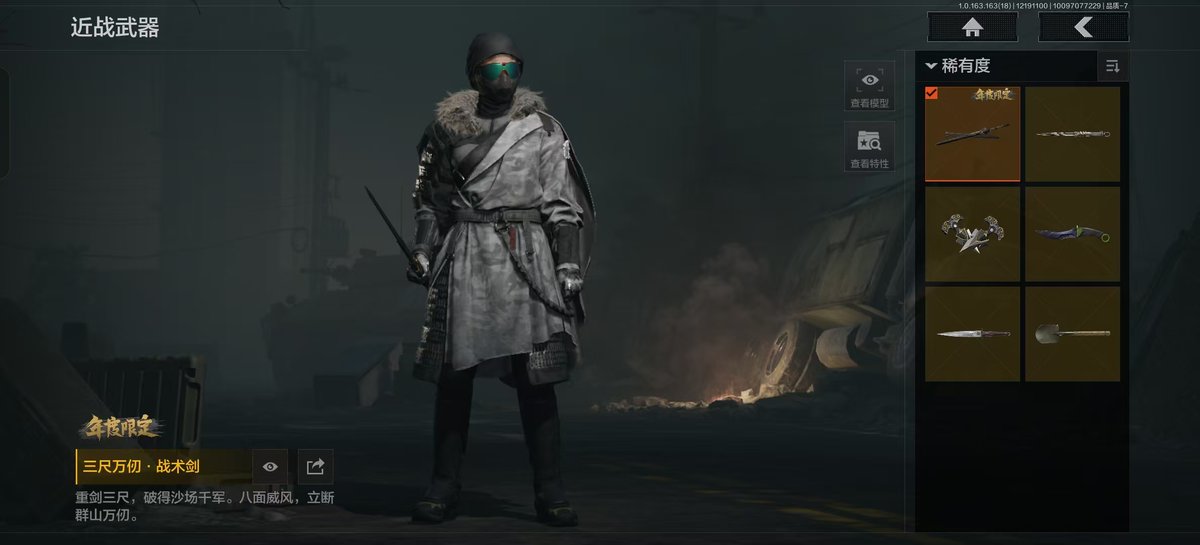Open 查看特性 to view weapon traits

[x=869, y=146]
